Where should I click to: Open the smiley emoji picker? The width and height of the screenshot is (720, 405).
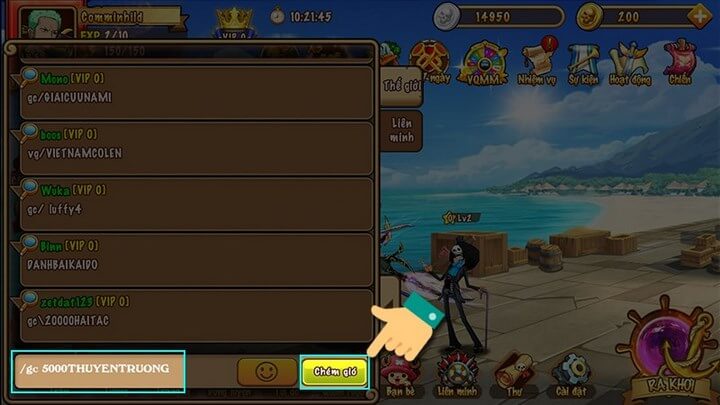coord(266,371)
